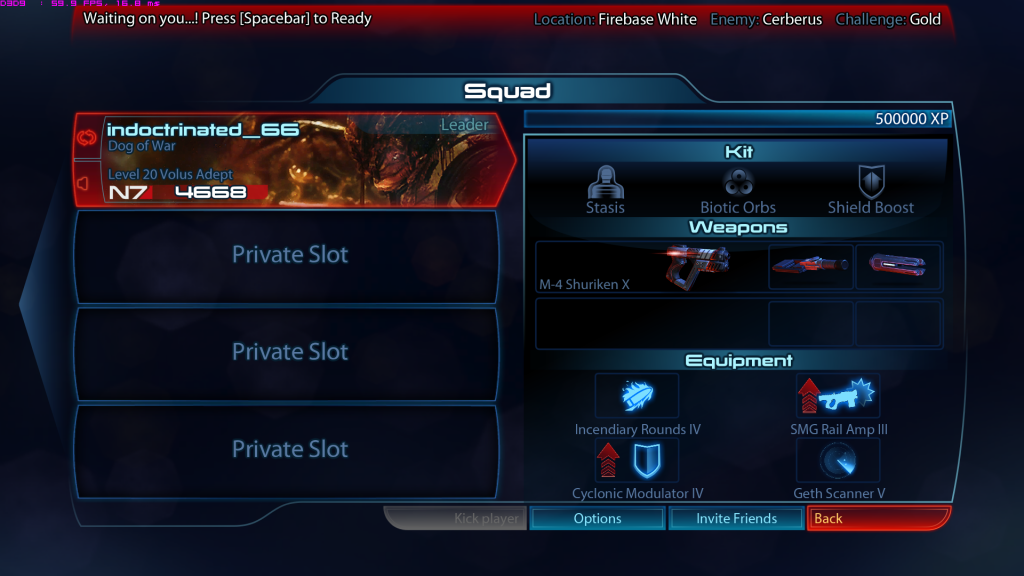Select the Stasis power icon
1024x576 pixels.
click(605, 183)
